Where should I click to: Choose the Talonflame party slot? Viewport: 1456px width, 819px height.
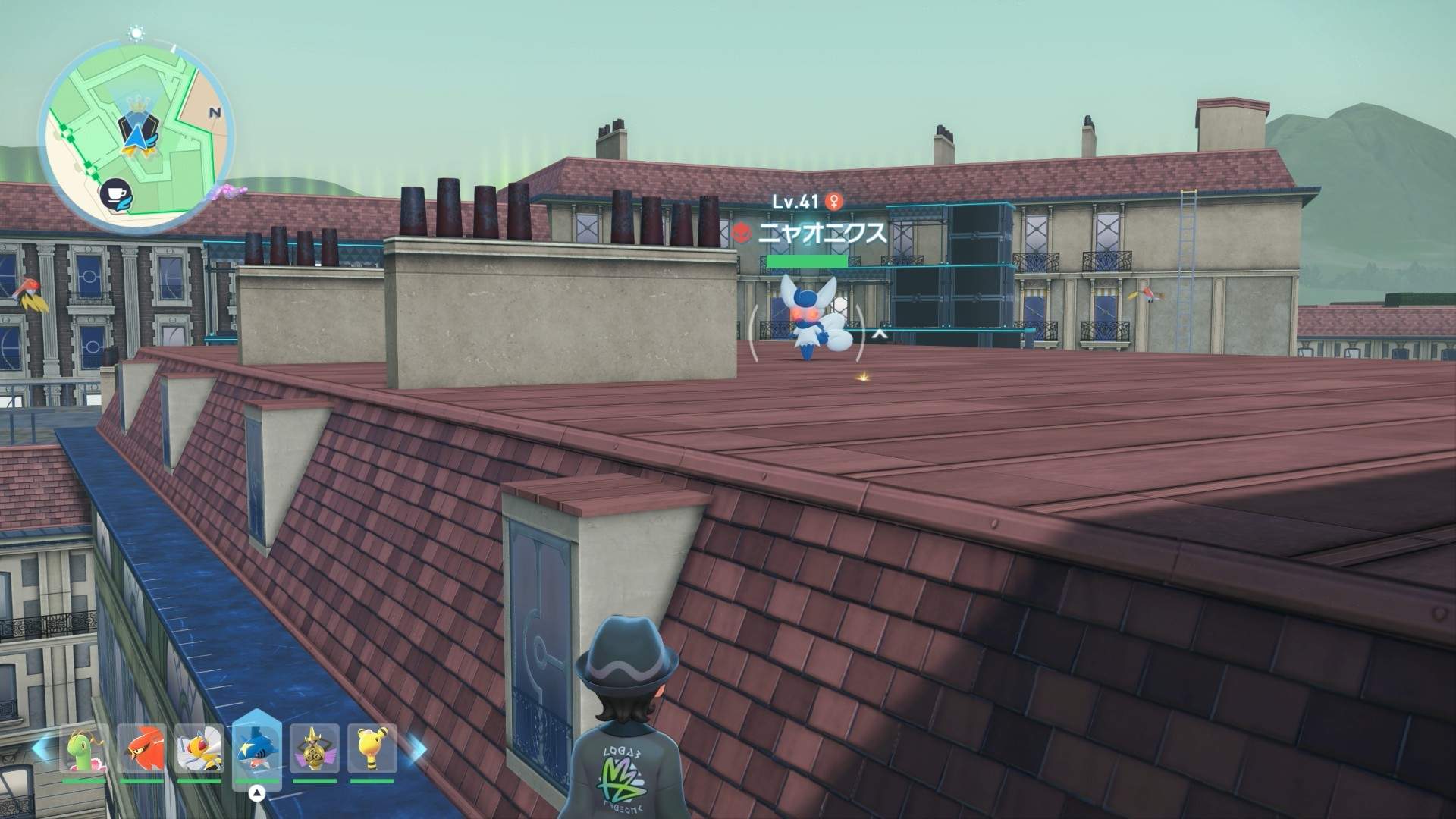(x=142, y=751)
